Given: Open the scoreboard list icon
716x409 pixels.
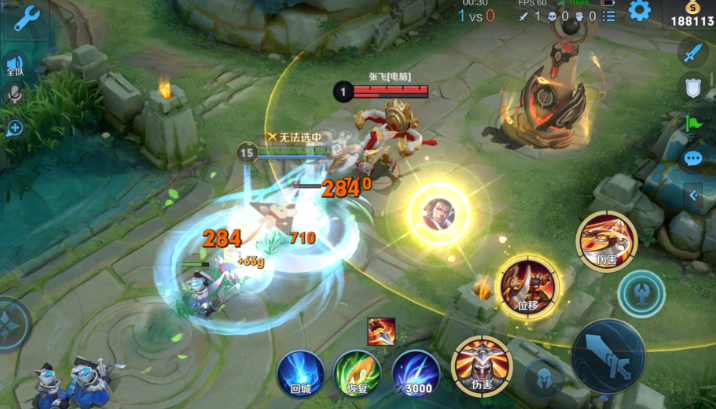Looking at the screenshot, I should tap(607, 16).
